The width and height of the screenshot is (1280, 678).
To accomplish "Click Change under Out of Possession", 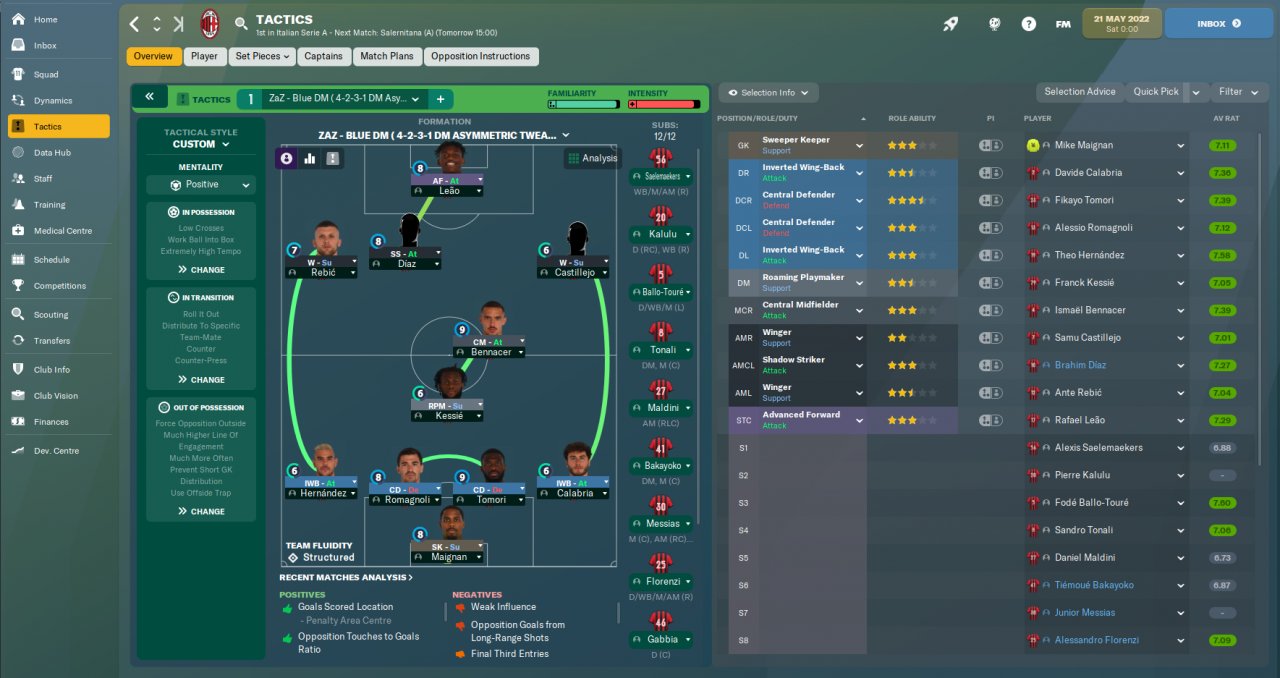I will pyautogui.click(x=201, y=512).
